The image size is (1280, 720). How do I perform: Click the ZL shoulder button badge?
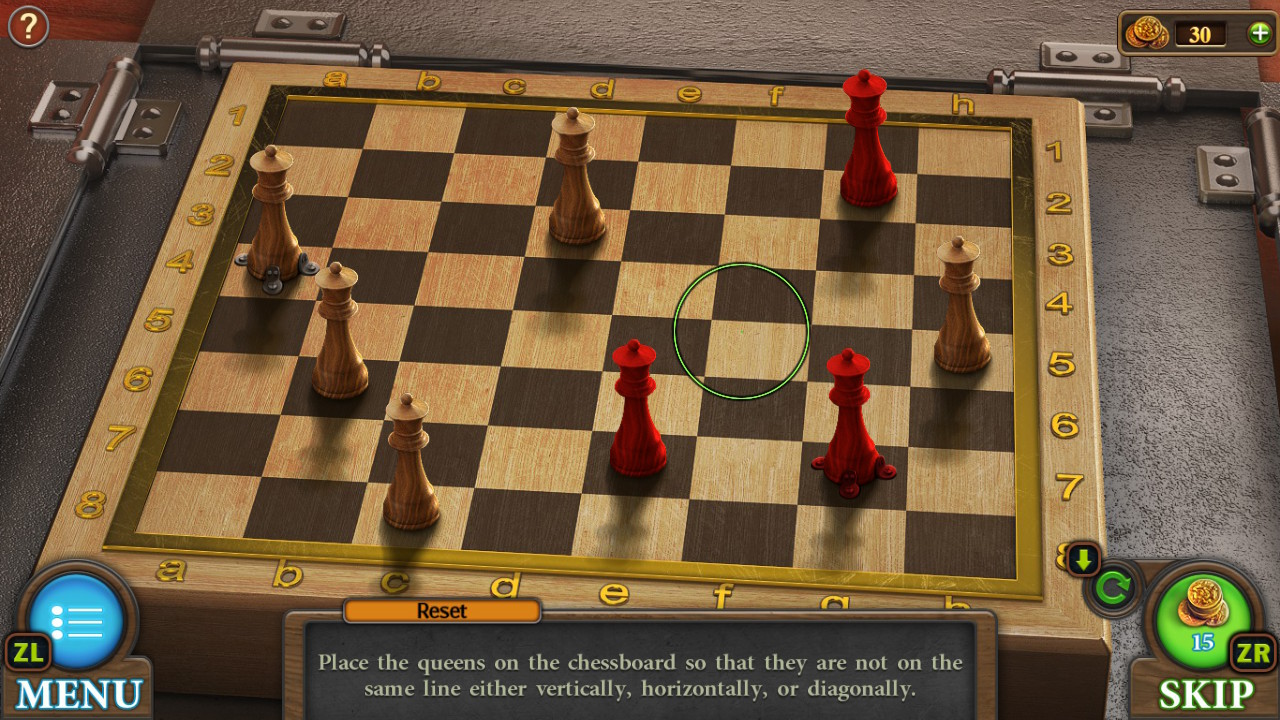coord(28,653)
